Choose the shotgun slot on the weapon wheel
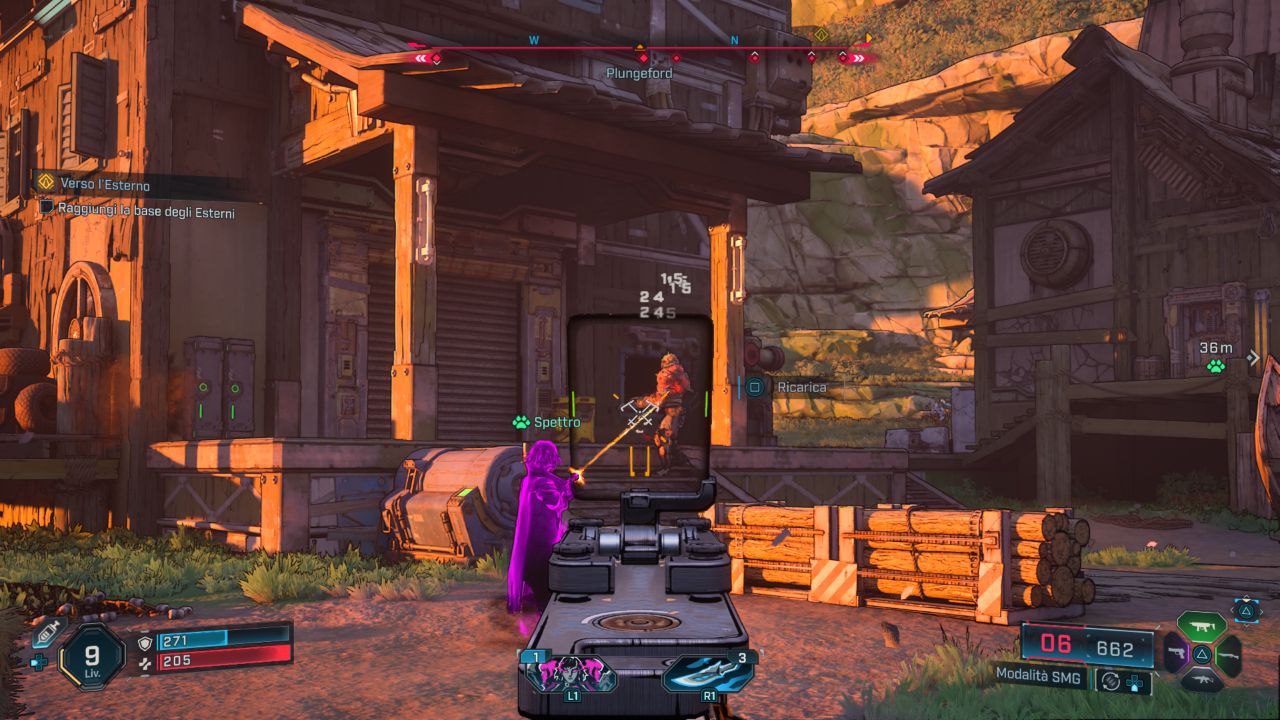Image resolution: width=1280 pixels, height=720 pixels. coord(1230,655)
